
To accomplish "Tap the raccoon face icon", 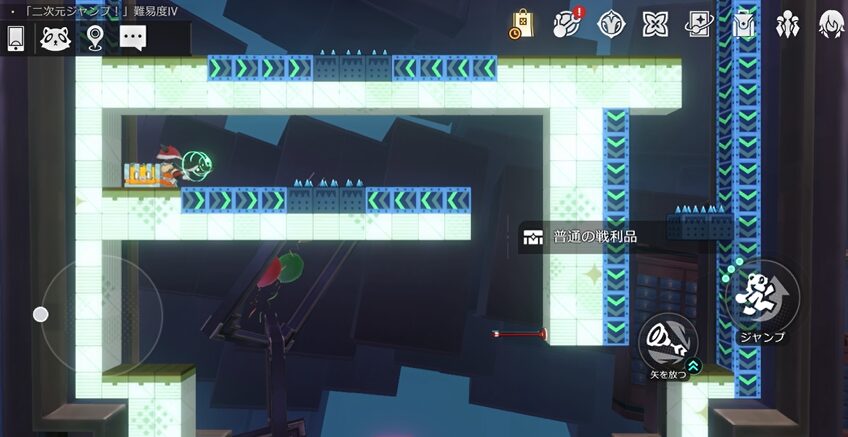I will point(54,38).
